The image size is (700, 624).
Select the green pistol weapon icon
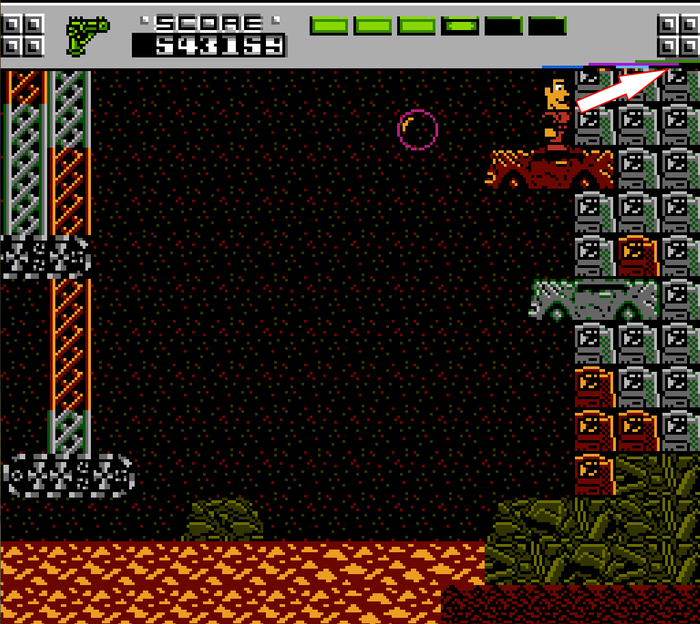[87, 35]
